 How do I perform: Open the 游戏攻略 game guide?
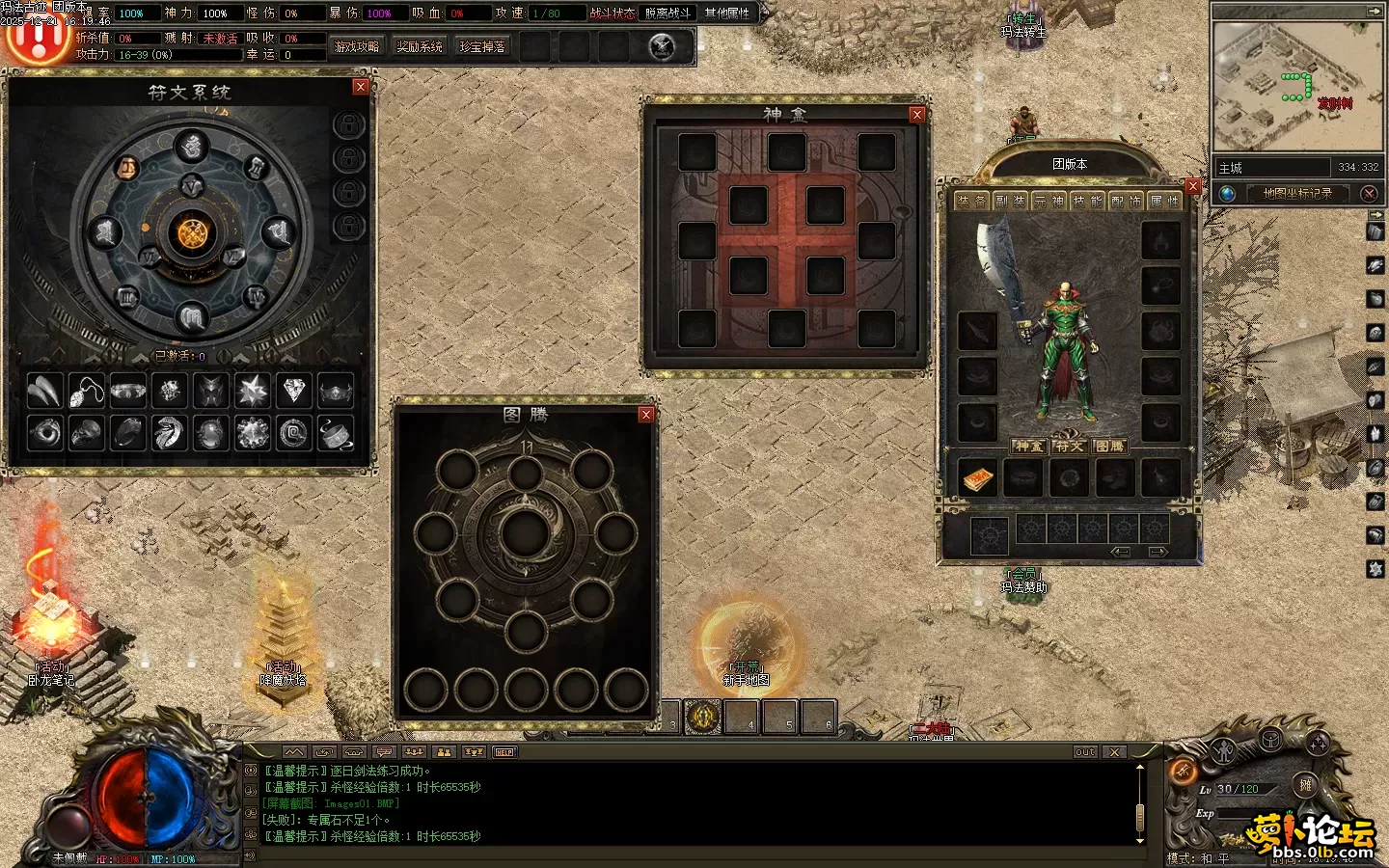pyautogui.click(x=356, y=46)
